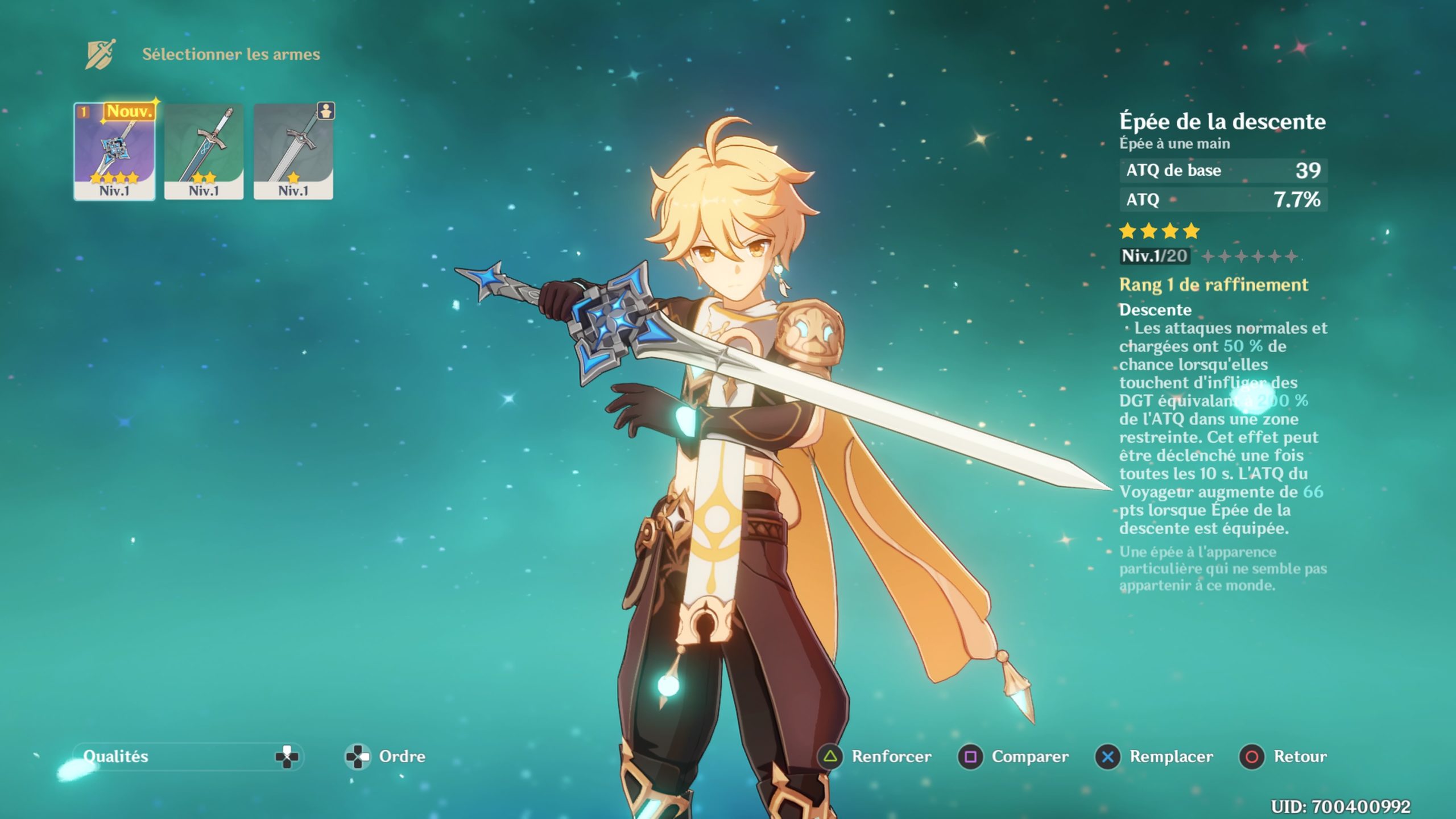Change the weapon sort Ordre
The height and width of the screenshot is (819, 1456).
point(387,756)
